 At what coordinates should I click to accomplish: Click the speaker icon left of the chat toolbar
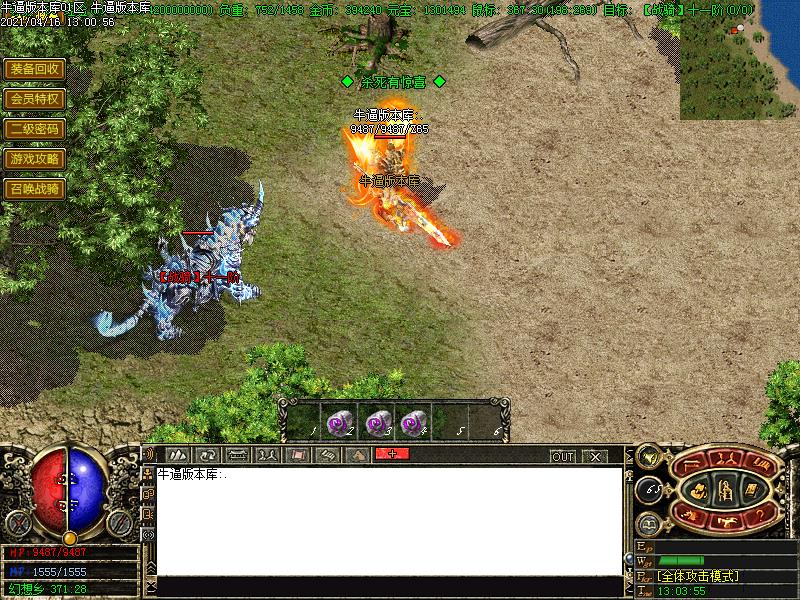point(149,455)
